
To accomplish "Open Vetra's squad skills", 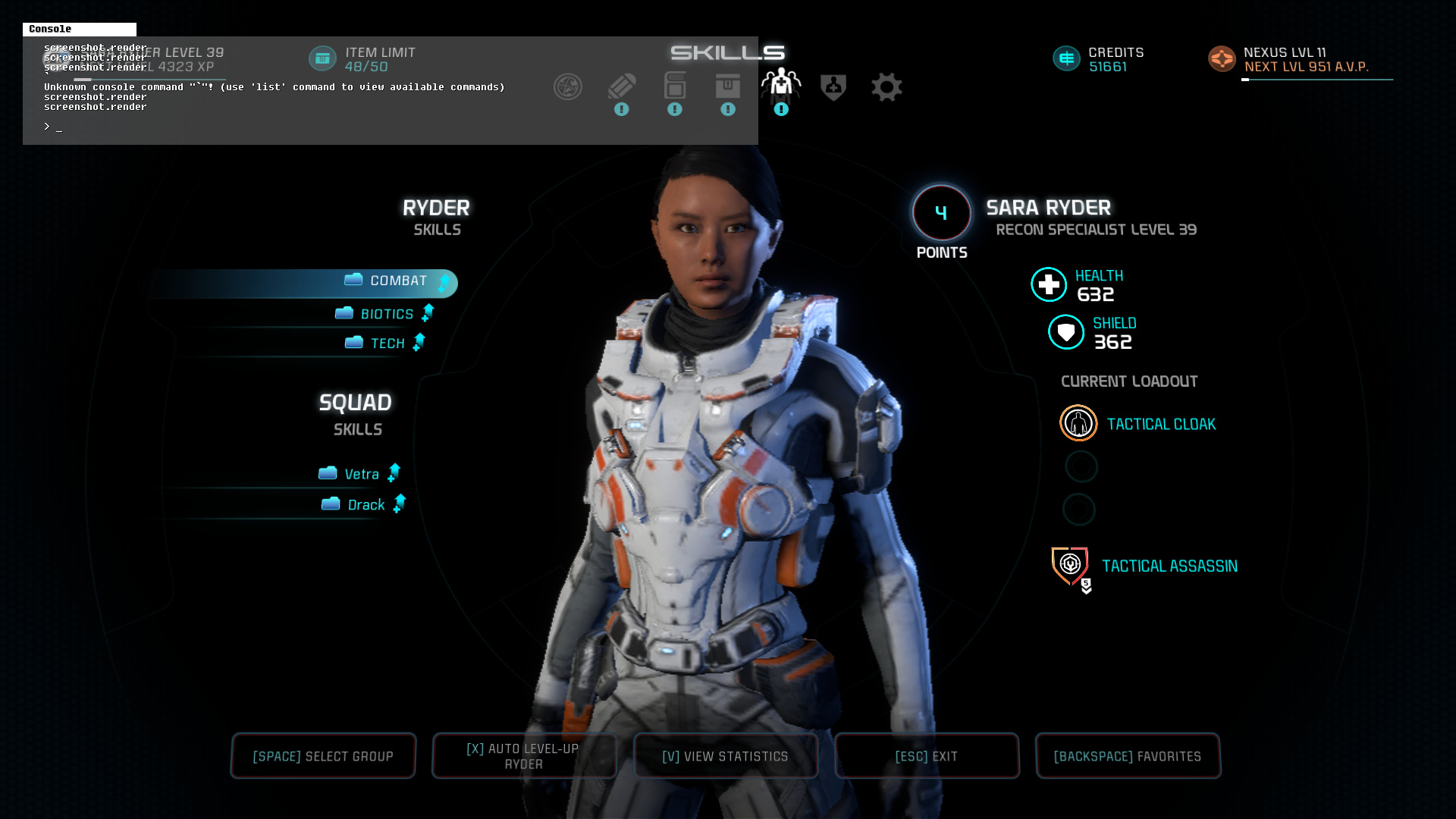I will click(x=361, y=474).
